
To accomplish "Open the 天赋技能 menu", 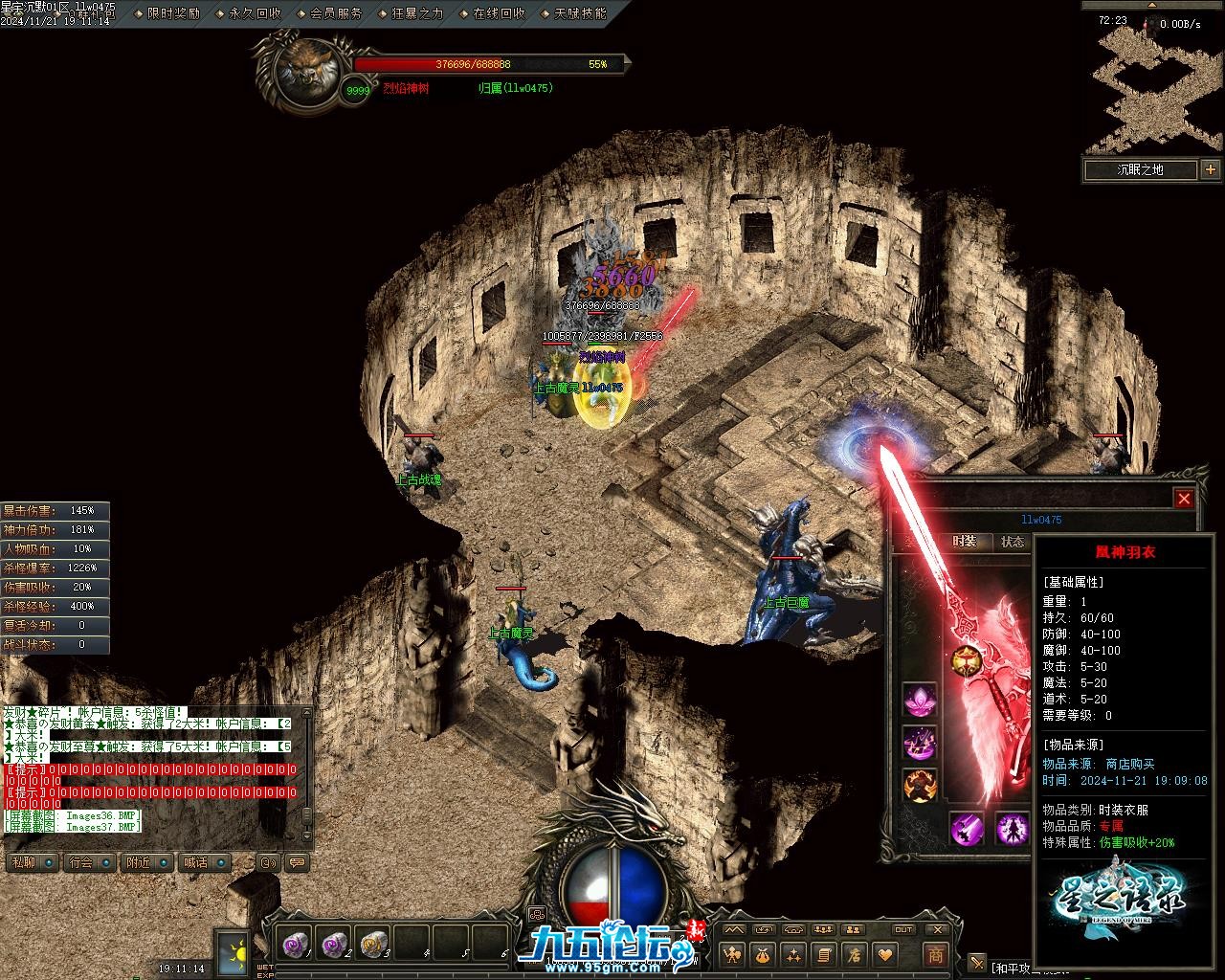I will click(580, 13).
